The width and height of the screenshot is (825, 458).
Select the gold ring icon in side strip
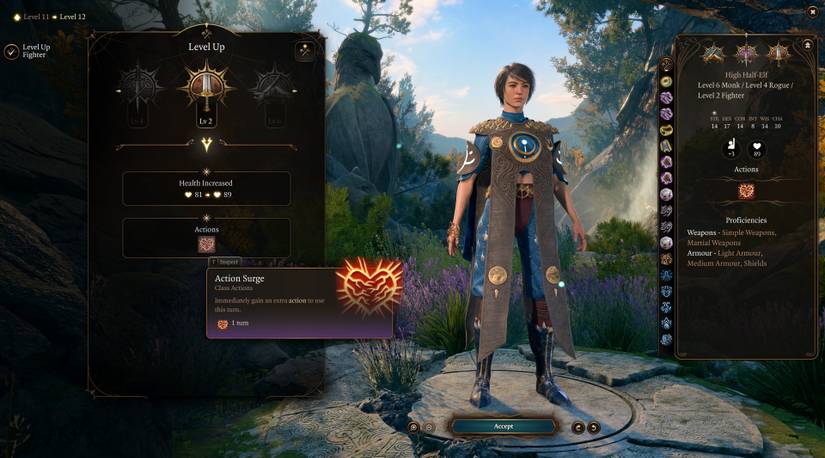click(x=666, y=81)
